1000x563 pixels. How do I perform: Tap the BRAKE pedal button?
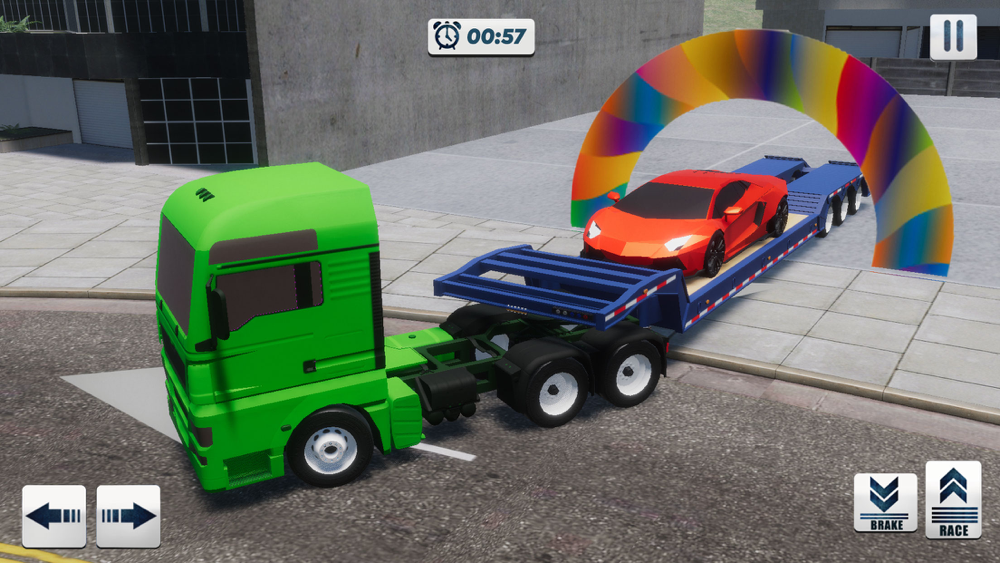click(885, 502)
